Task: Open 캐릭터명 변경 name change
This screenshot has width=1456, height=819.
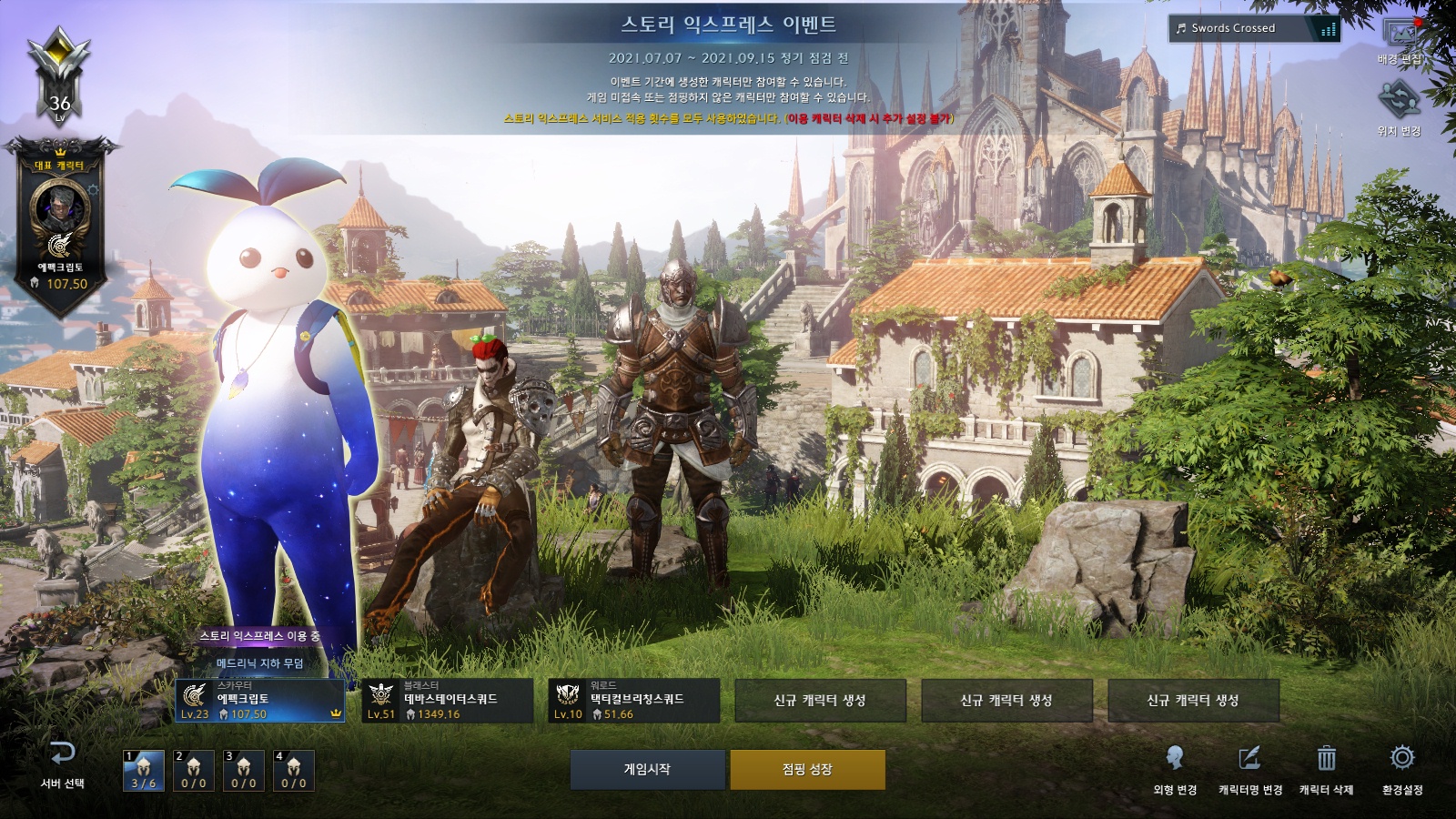Action: (1250, 769)
